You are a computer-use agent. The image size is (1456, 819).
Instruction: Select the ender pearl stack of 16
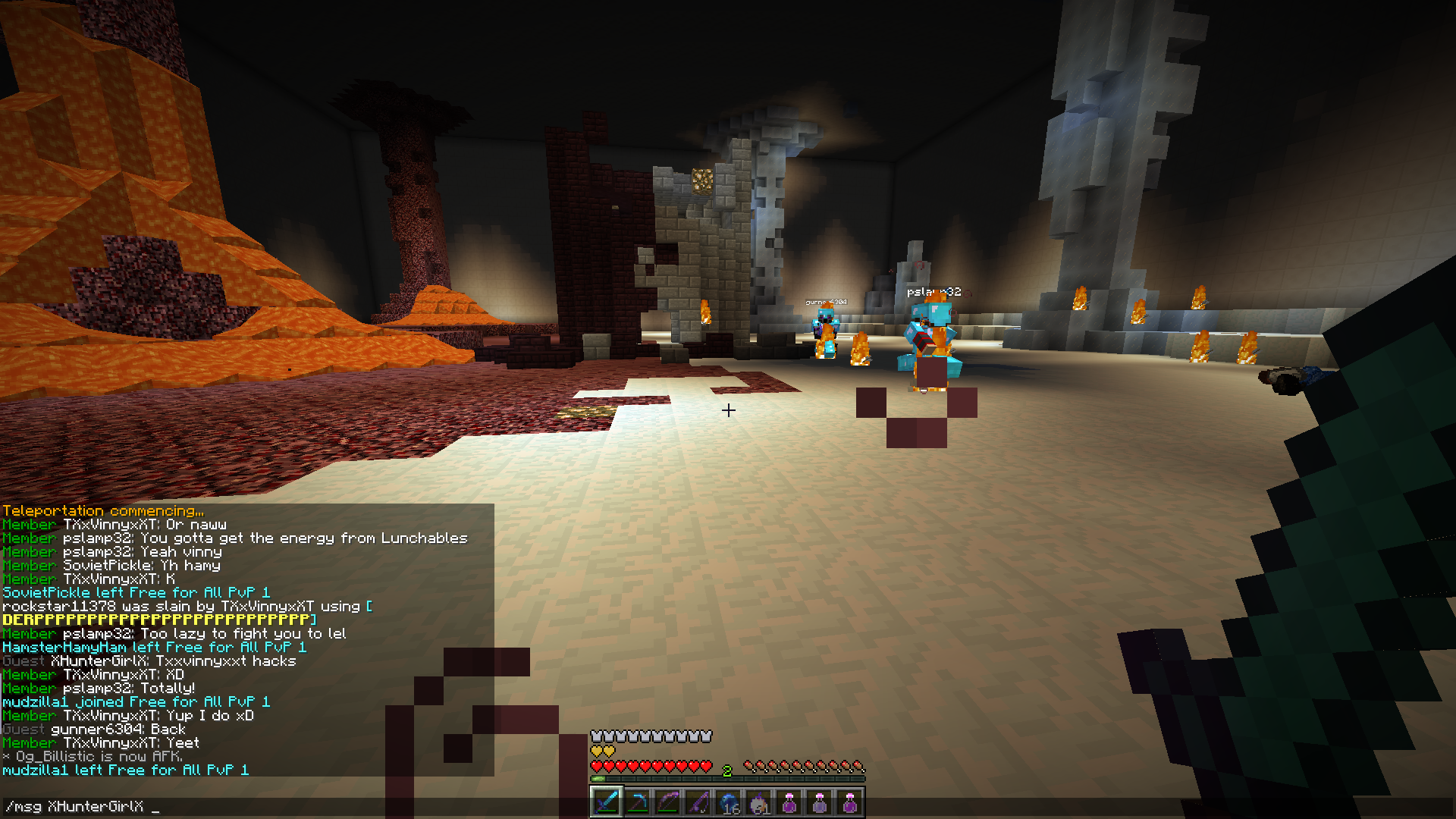pos(728,802)
